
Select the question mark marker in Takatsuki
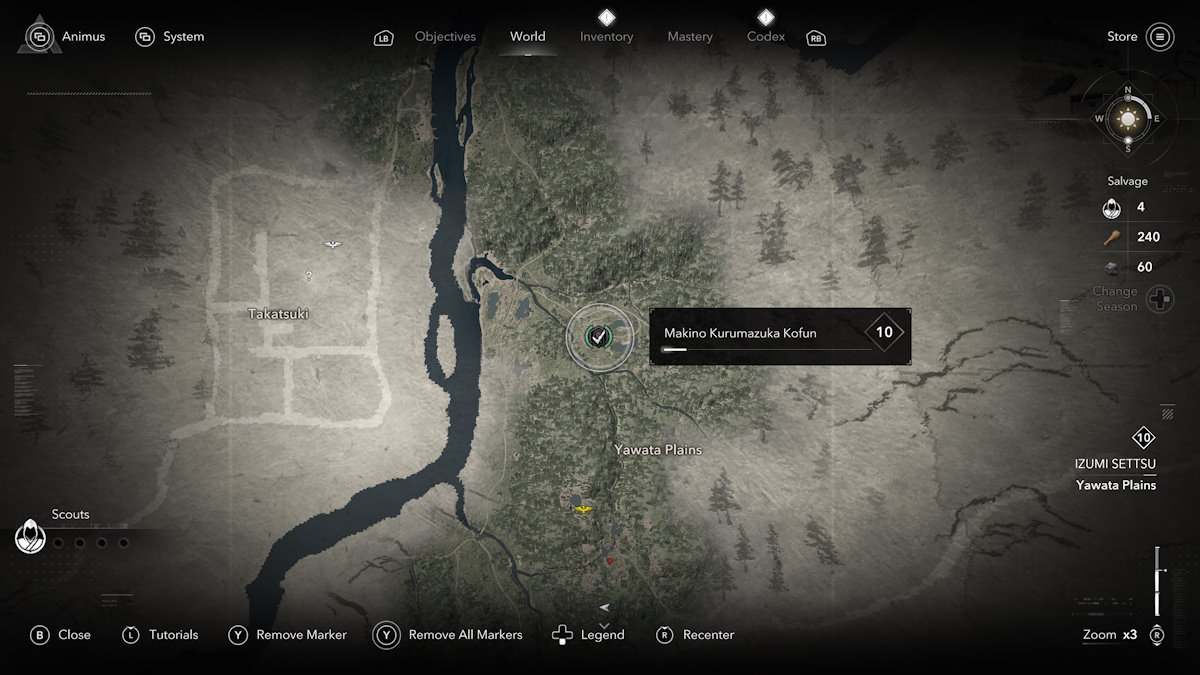pos(308,276)
